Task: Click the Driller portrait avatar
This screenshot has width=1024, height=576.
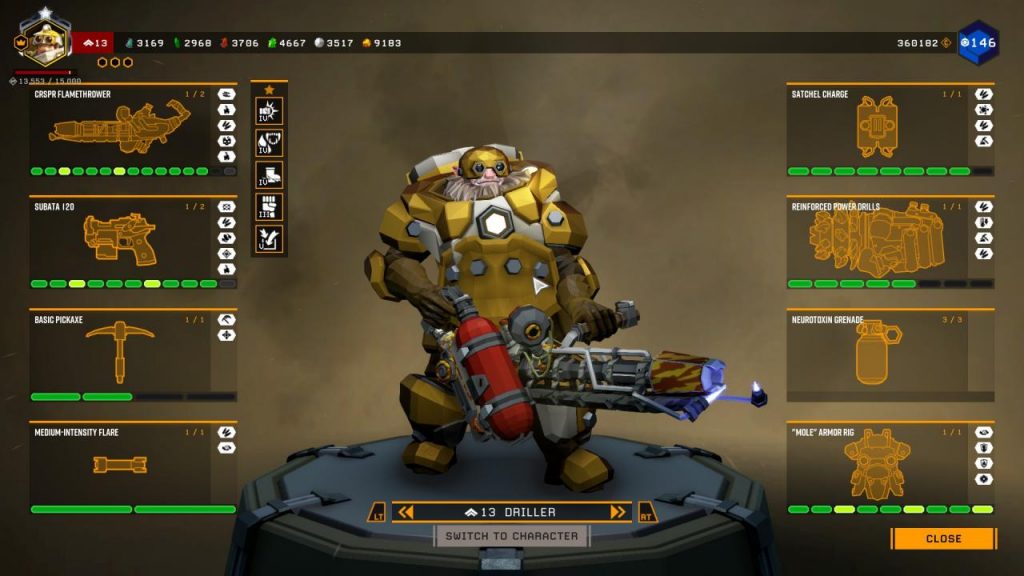Action: 43,39
